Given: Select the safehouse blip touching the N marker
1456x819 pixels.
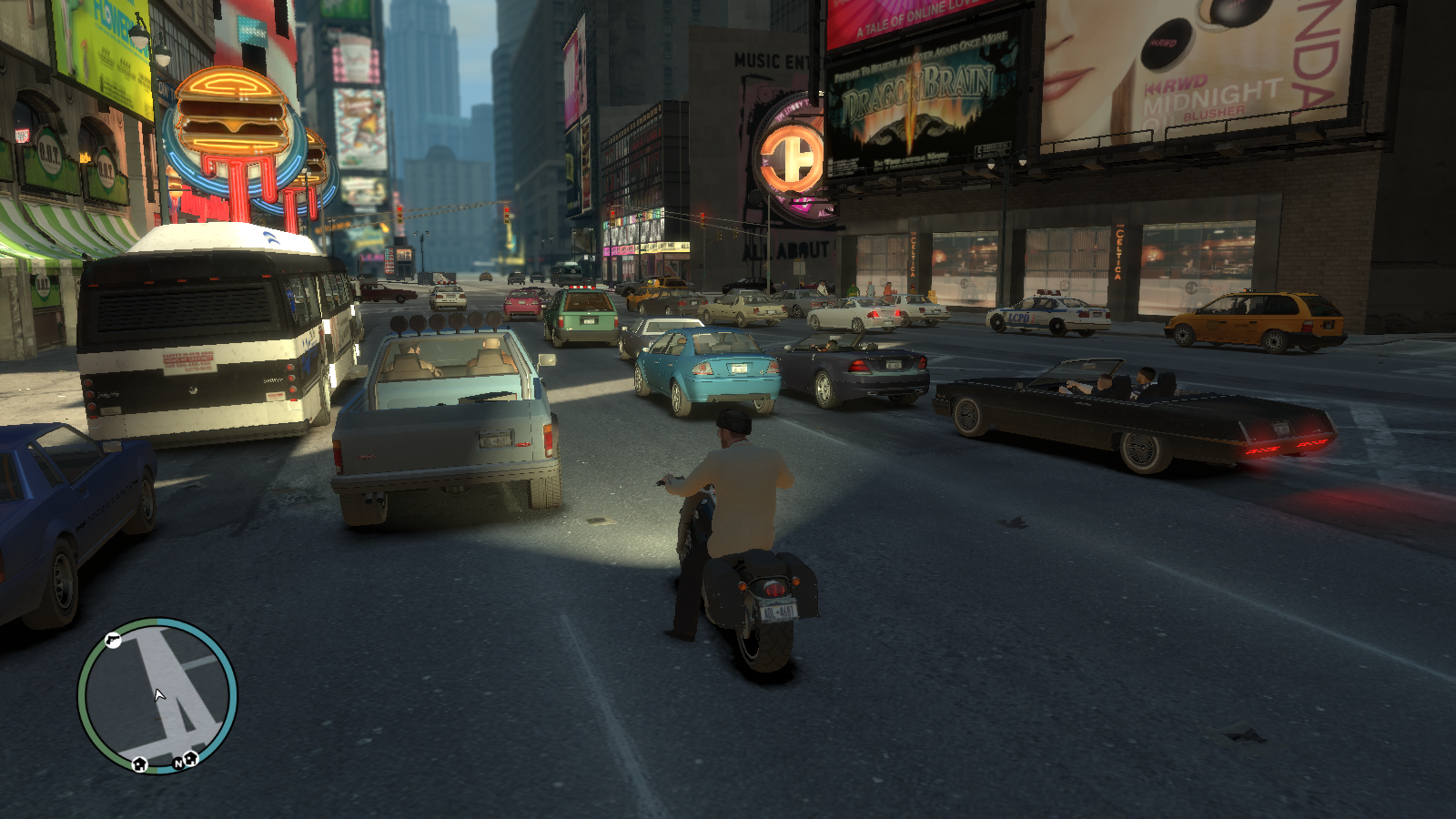Looking at the screenshot, I should (191, 758).
